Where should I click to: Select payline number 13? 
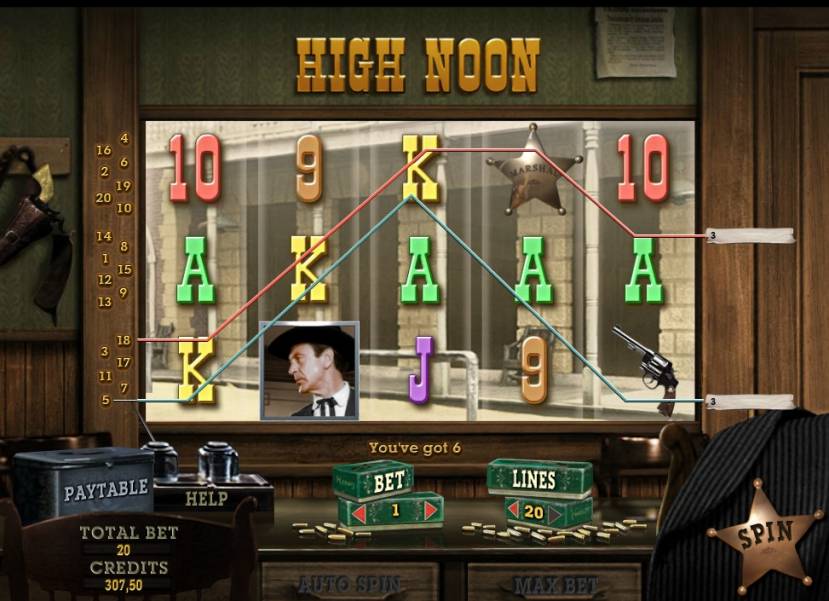click(103, 301)
